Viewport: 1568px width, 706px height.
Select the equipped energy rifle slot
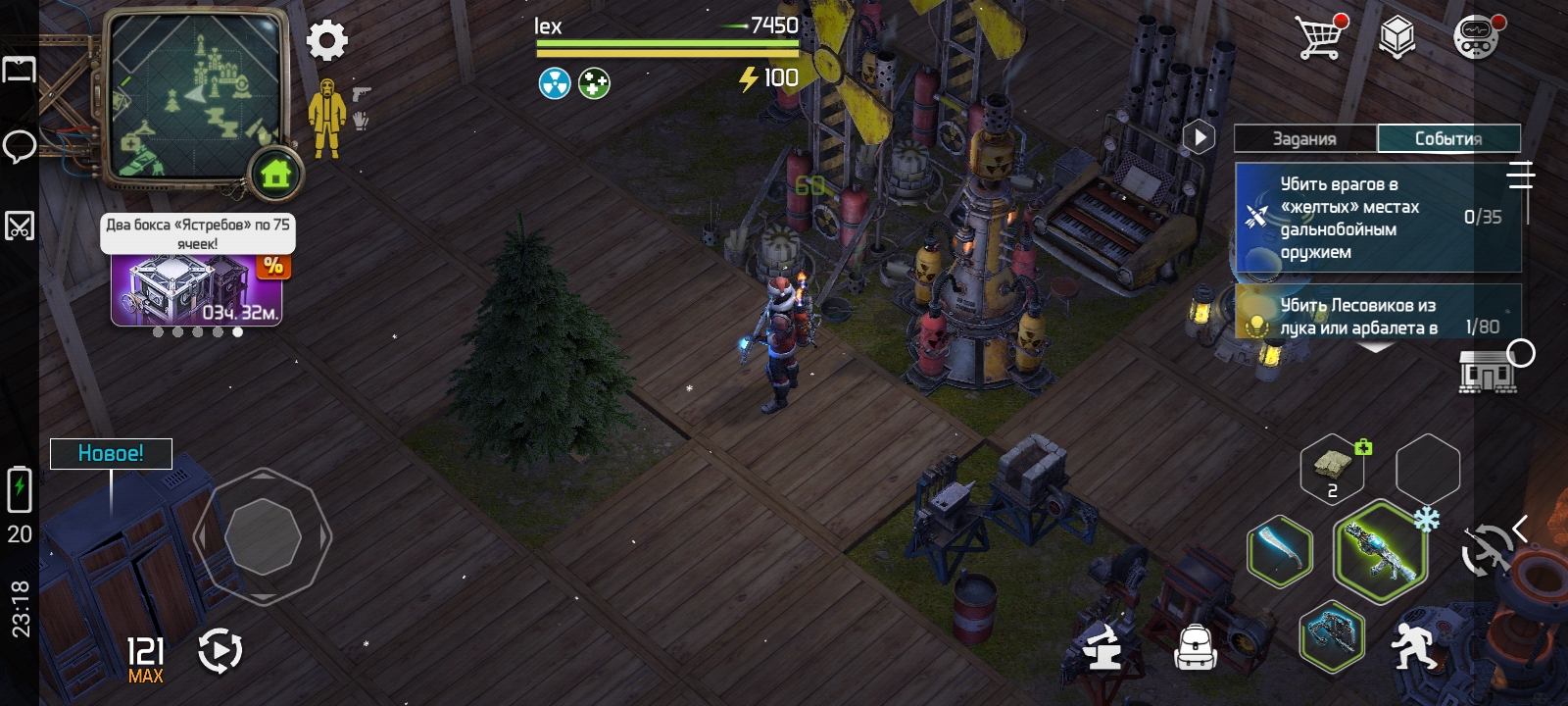1380,551
